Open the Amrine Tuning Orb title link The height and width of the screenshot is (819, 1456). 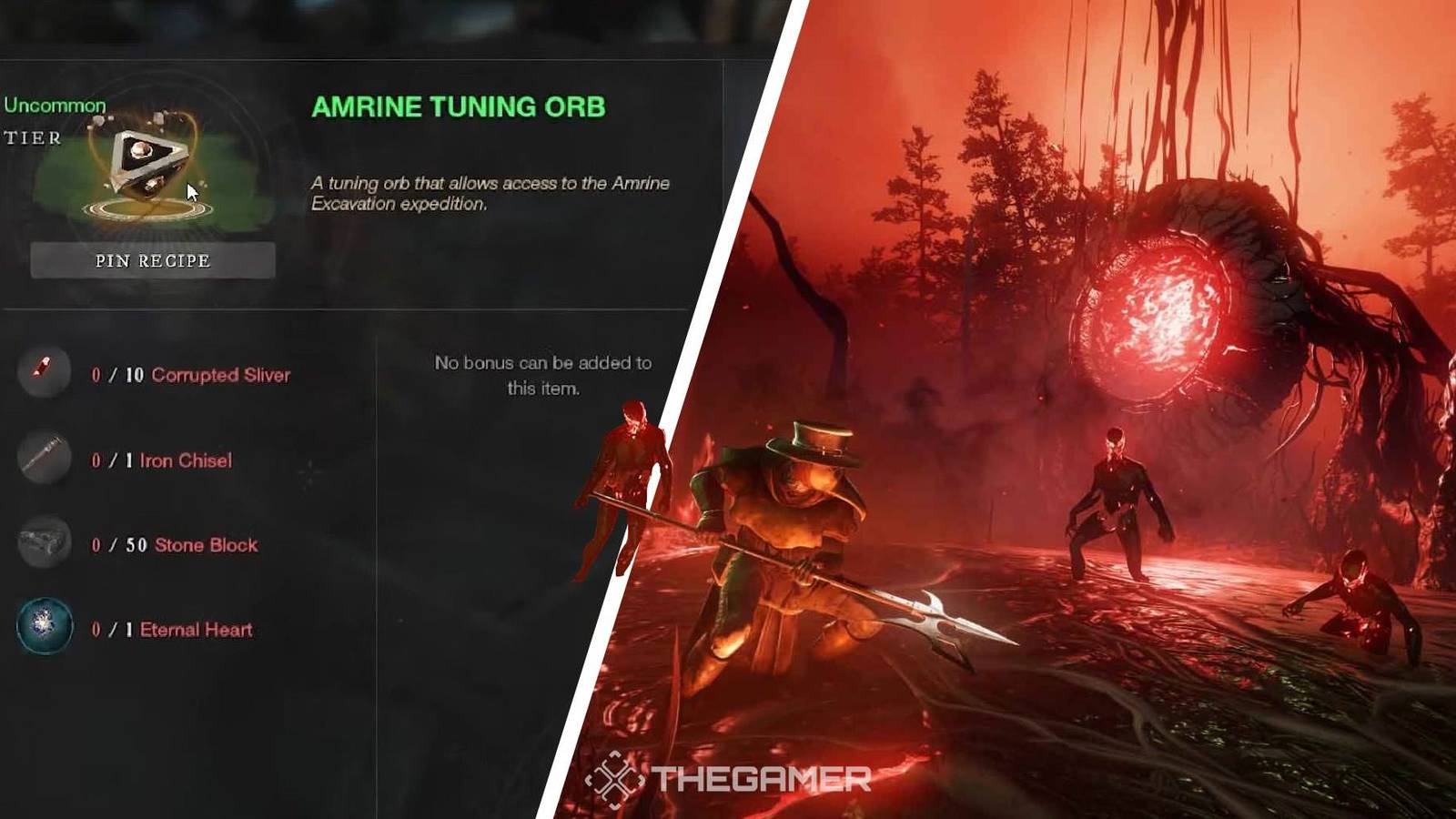[x=460, y=106]
